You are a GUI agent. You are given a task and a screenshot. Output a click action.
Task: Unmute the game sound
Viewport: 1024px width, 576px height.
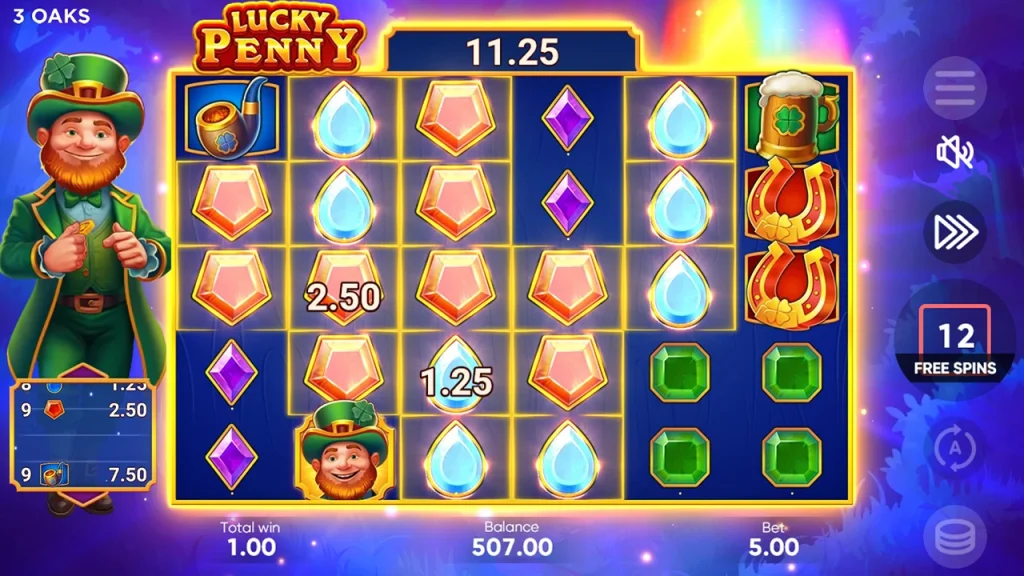coord(954,153)
